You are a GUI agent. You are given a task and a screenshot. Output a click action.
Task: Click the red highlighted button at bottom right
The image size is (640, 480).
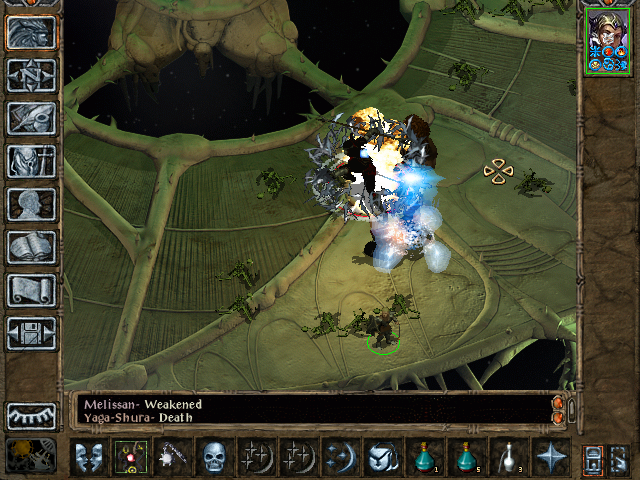tap(592, 458)
